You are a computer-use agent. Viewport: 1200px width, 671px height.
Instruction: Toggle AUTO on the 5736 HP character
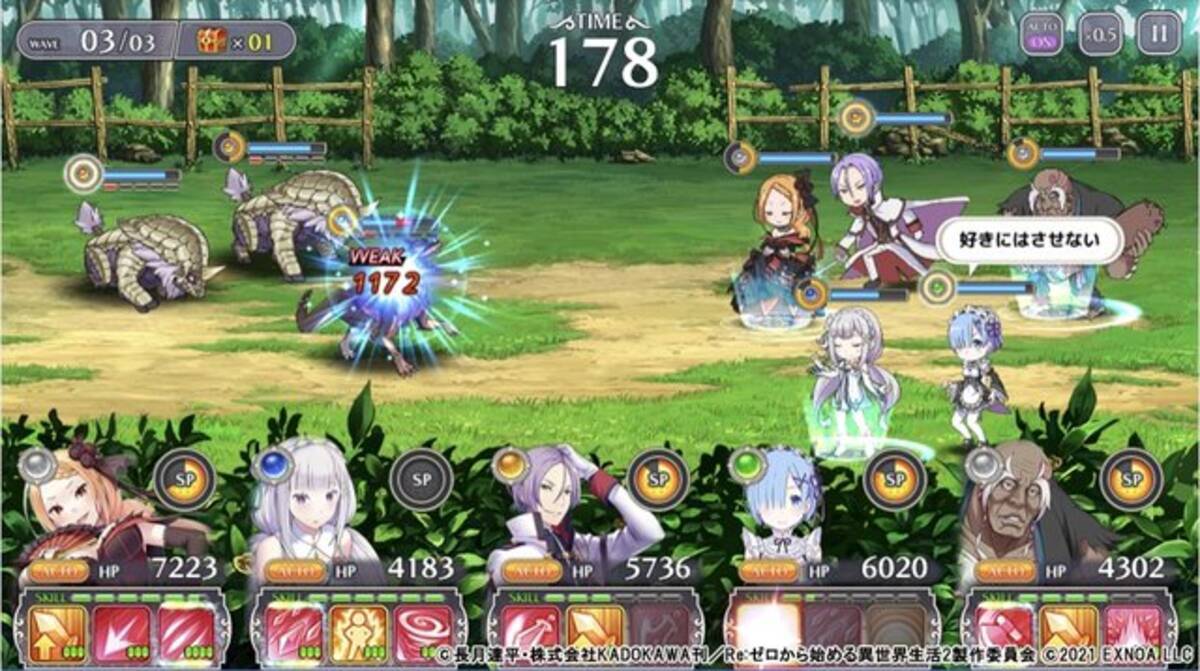pyautogui.click(x=532, y=571)
